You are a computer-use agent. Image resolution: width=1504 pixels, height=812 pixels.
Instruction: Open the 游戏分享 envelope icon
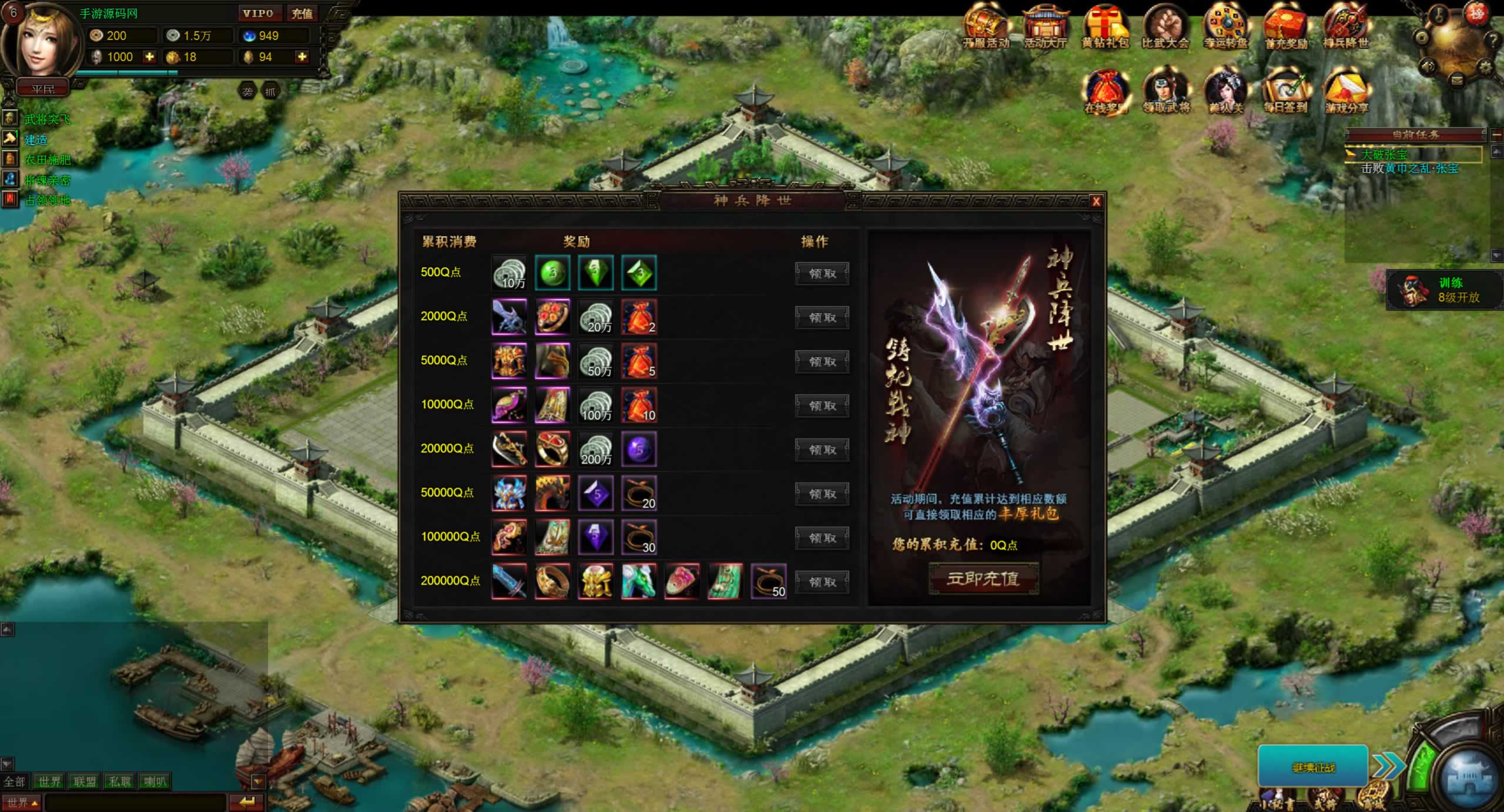click(1345, 92)
